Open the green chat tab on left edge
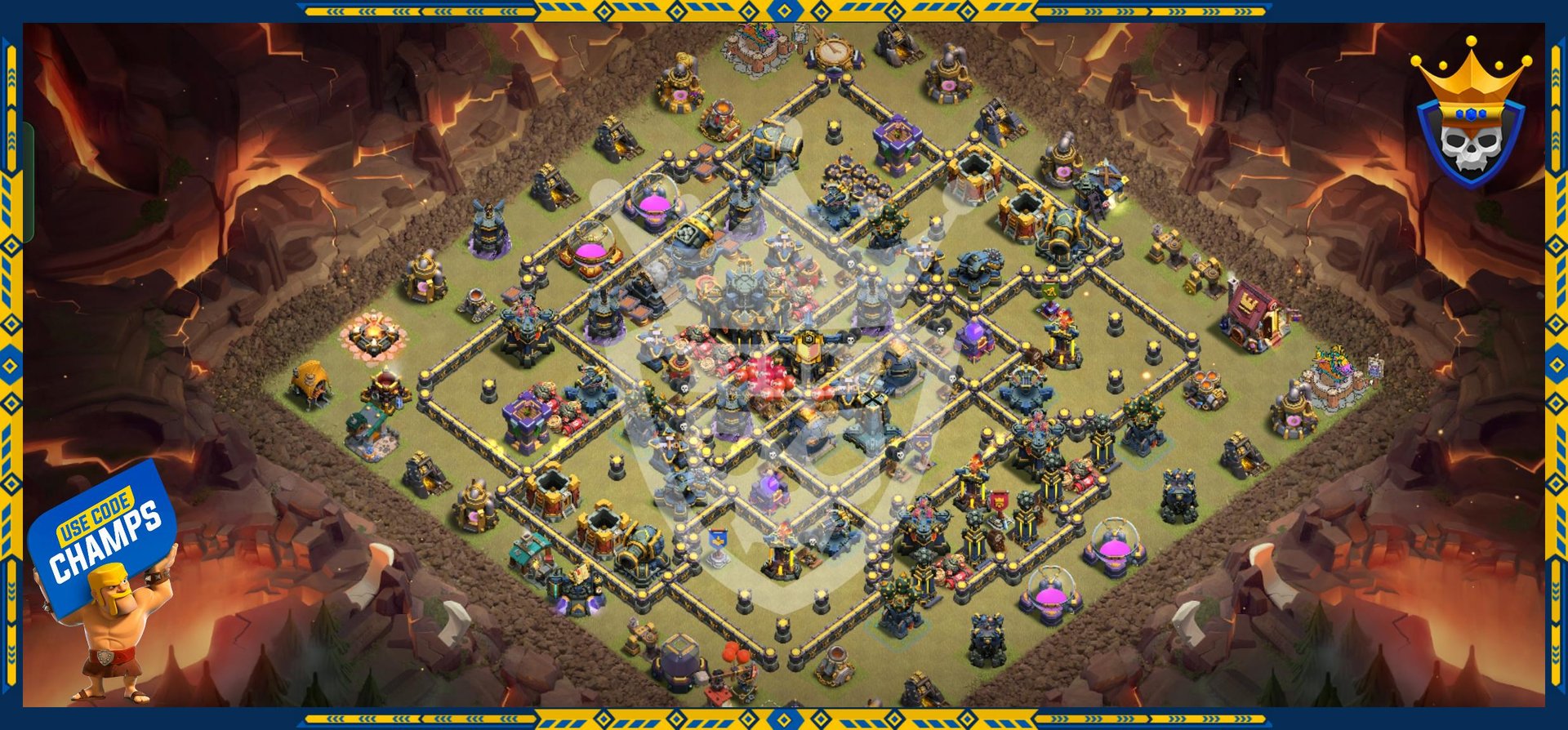Screen dimensions: 1568x730 coord(29,182)
